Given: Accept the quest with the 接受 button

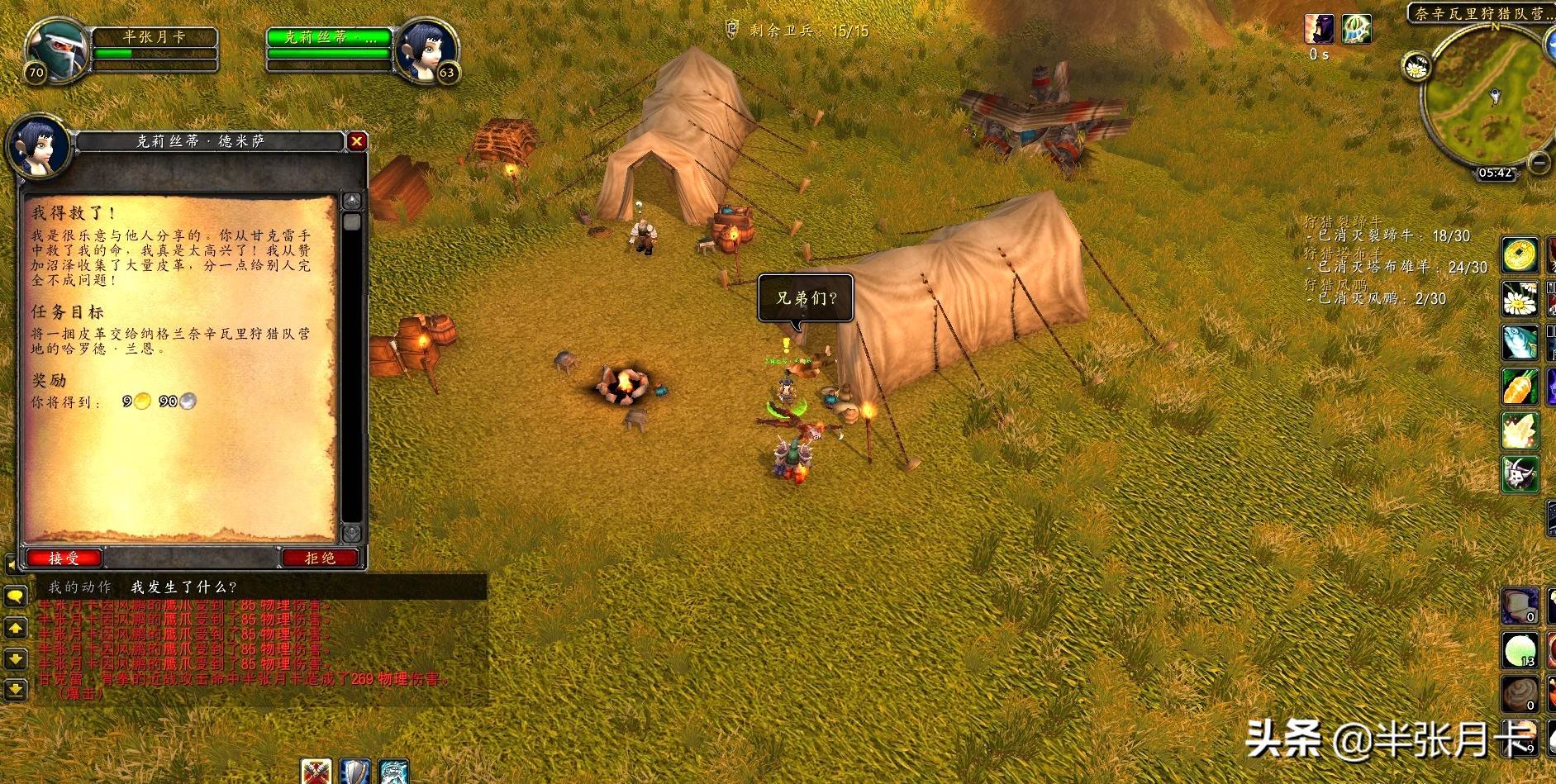Looking at the screenshot, I should pos(64,558).
